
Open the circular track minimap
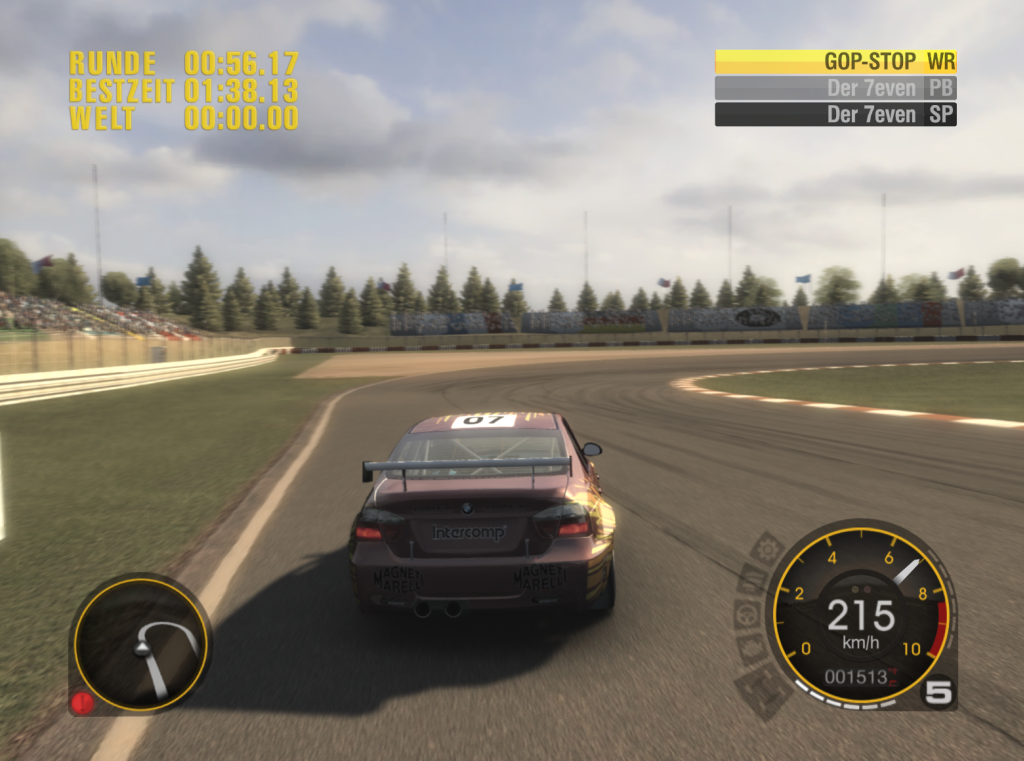pyautogui.click(x=140, y=644)
